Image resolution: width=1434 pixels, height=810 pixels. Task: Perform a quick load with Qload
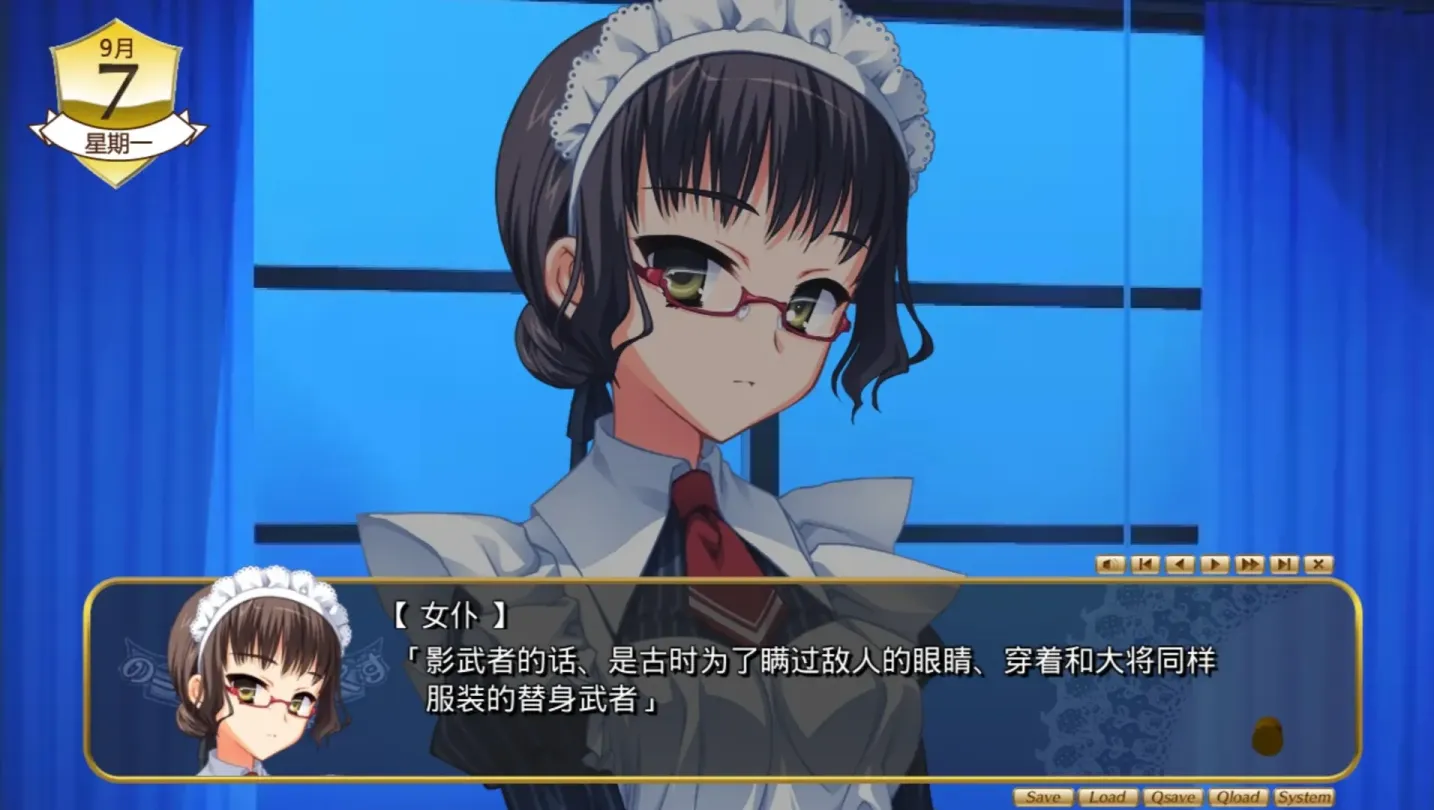point(1239,797)
